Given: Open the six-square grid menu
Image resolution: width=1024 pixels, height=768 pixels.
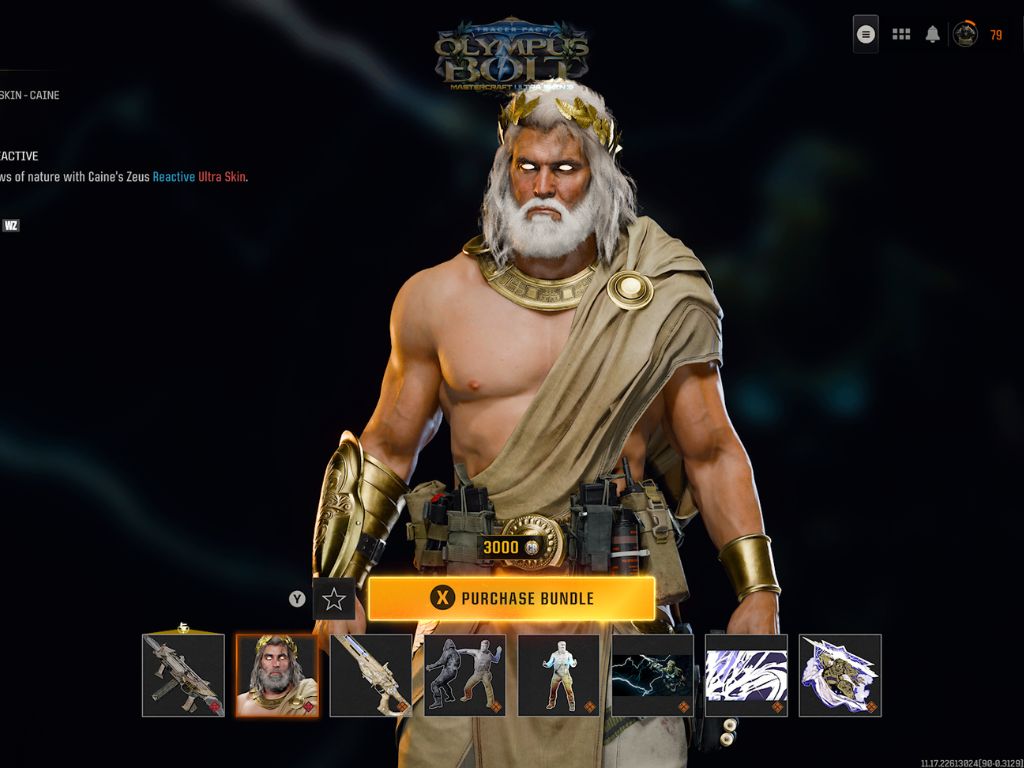Looking at the screenshot, I should pos(901,34).
